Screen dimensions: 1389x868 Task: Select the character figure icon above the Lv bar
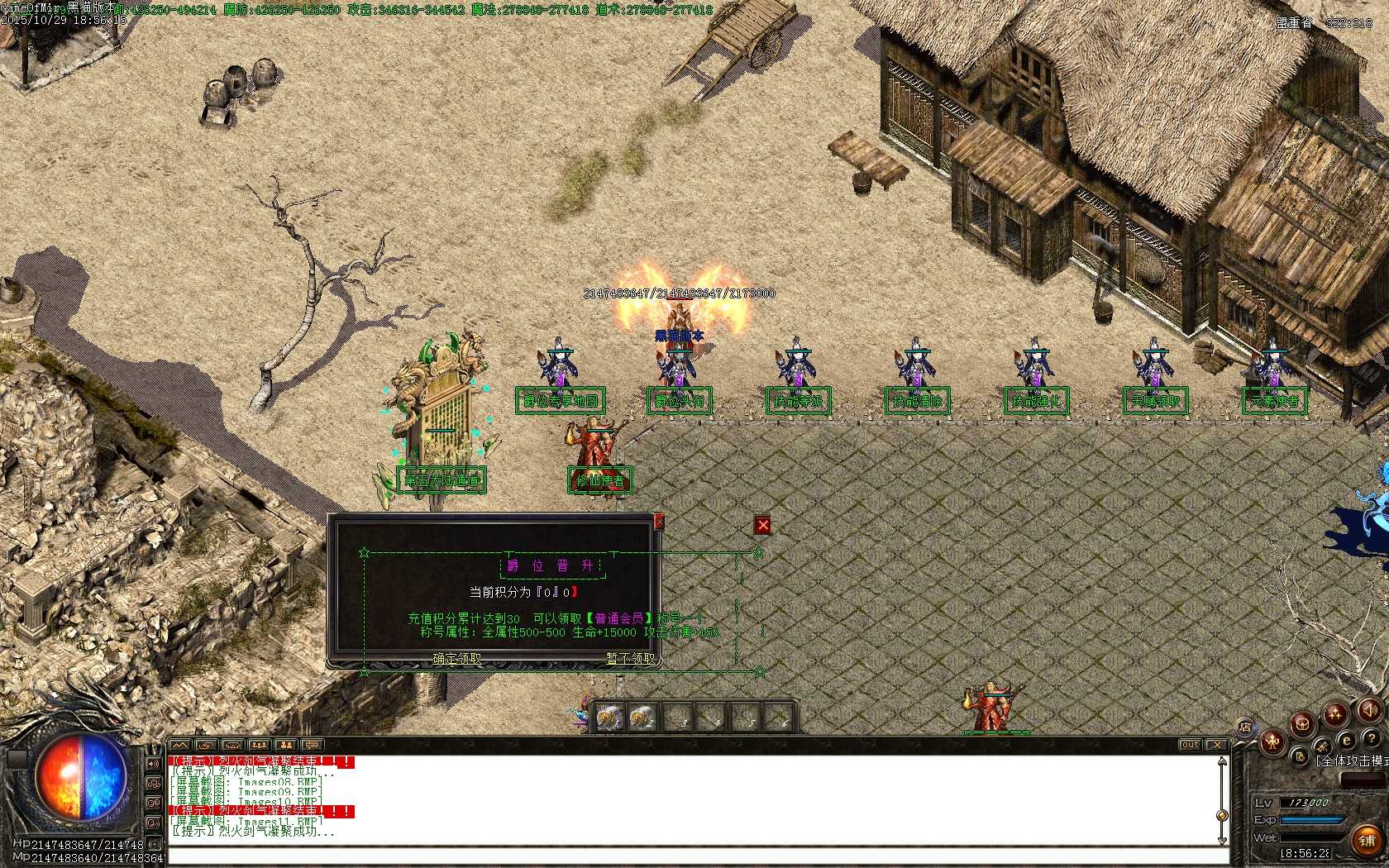point(1272,742)
